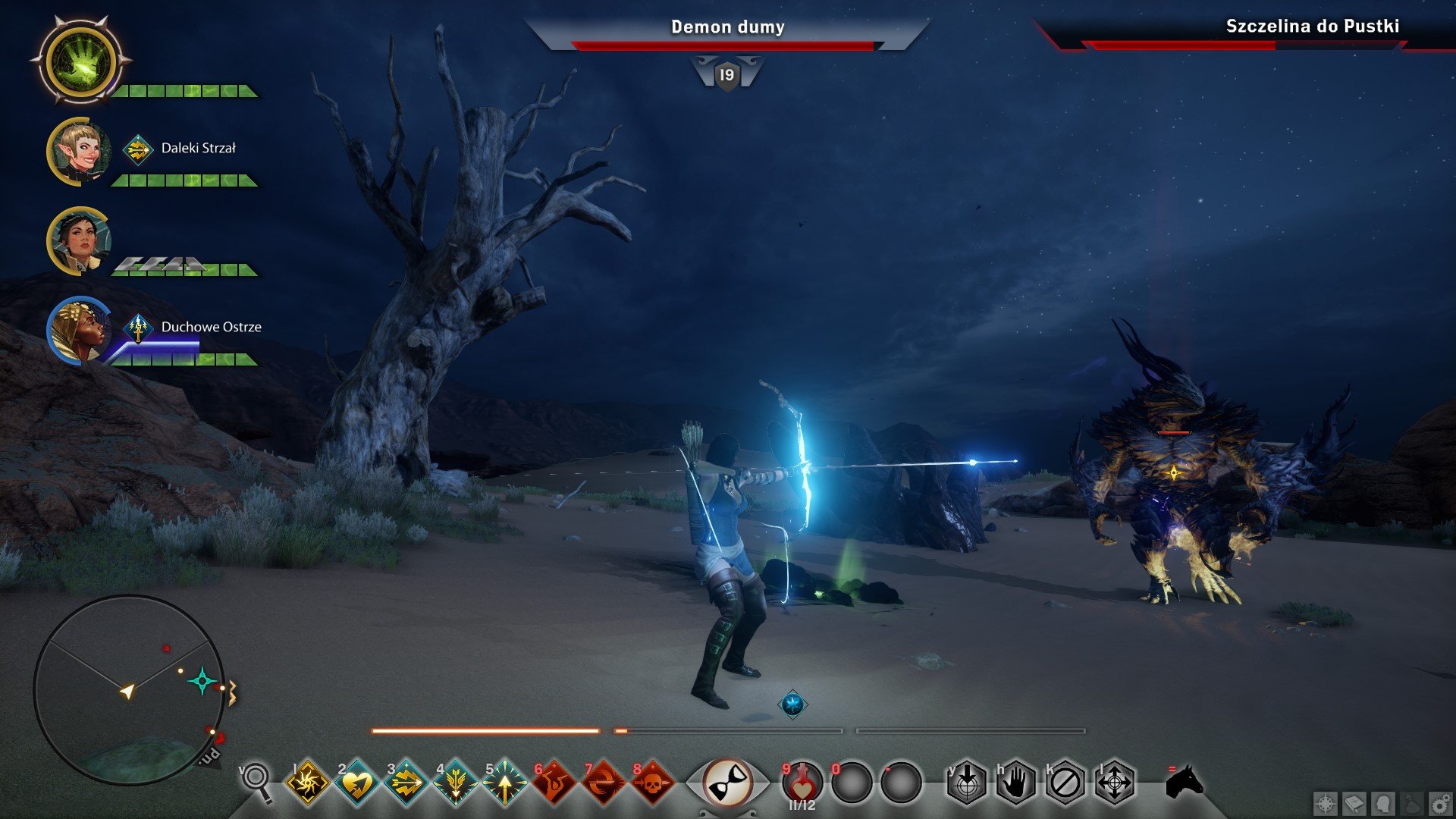The width and height of the screenshot is (1456, 819).
Task: Choose the four-arrow move-to-point command
Action: click(x=1115, y=782)
